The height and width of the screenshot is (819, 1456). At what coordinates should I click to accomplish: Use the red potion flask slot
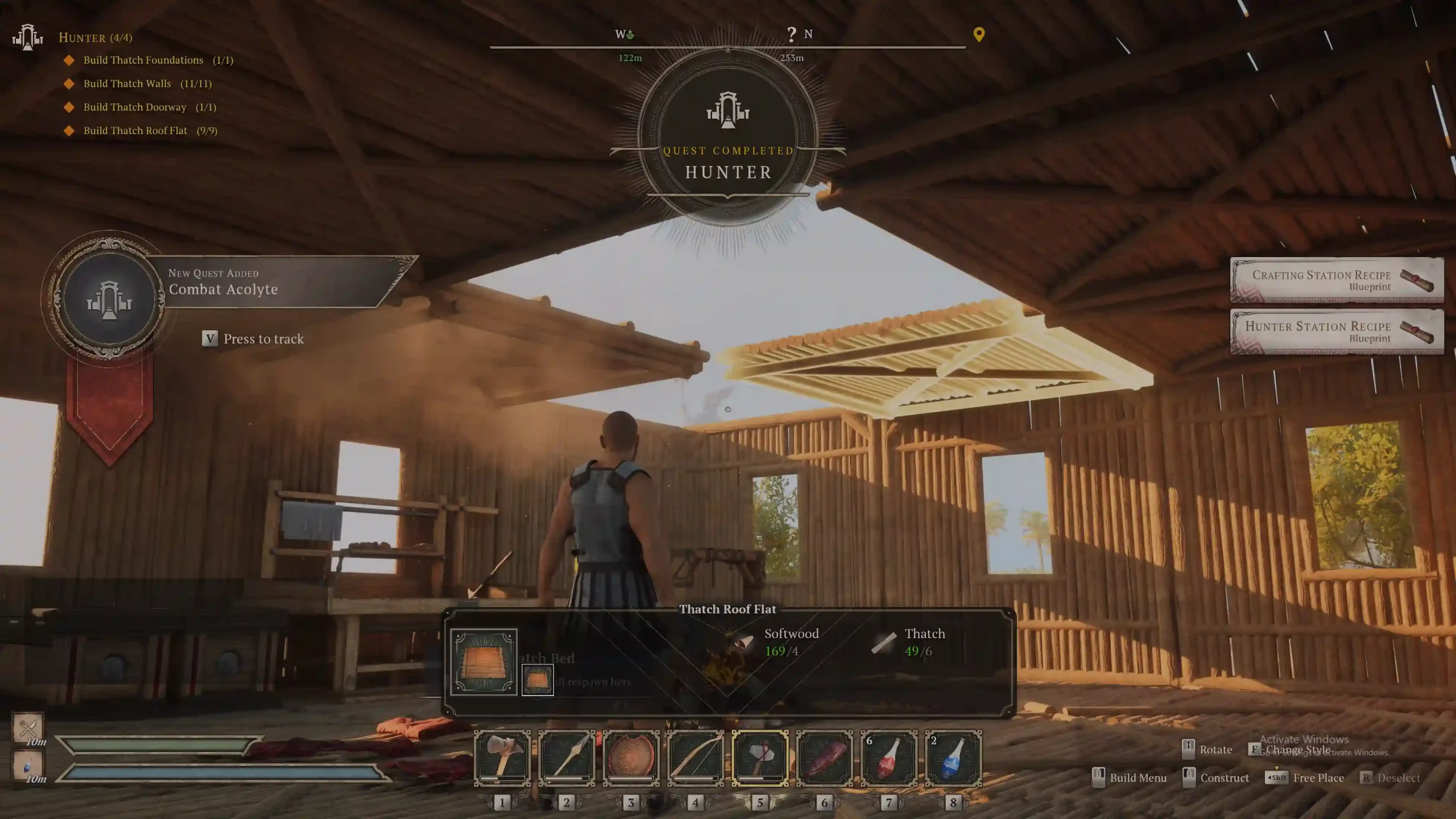coord(888,758)
